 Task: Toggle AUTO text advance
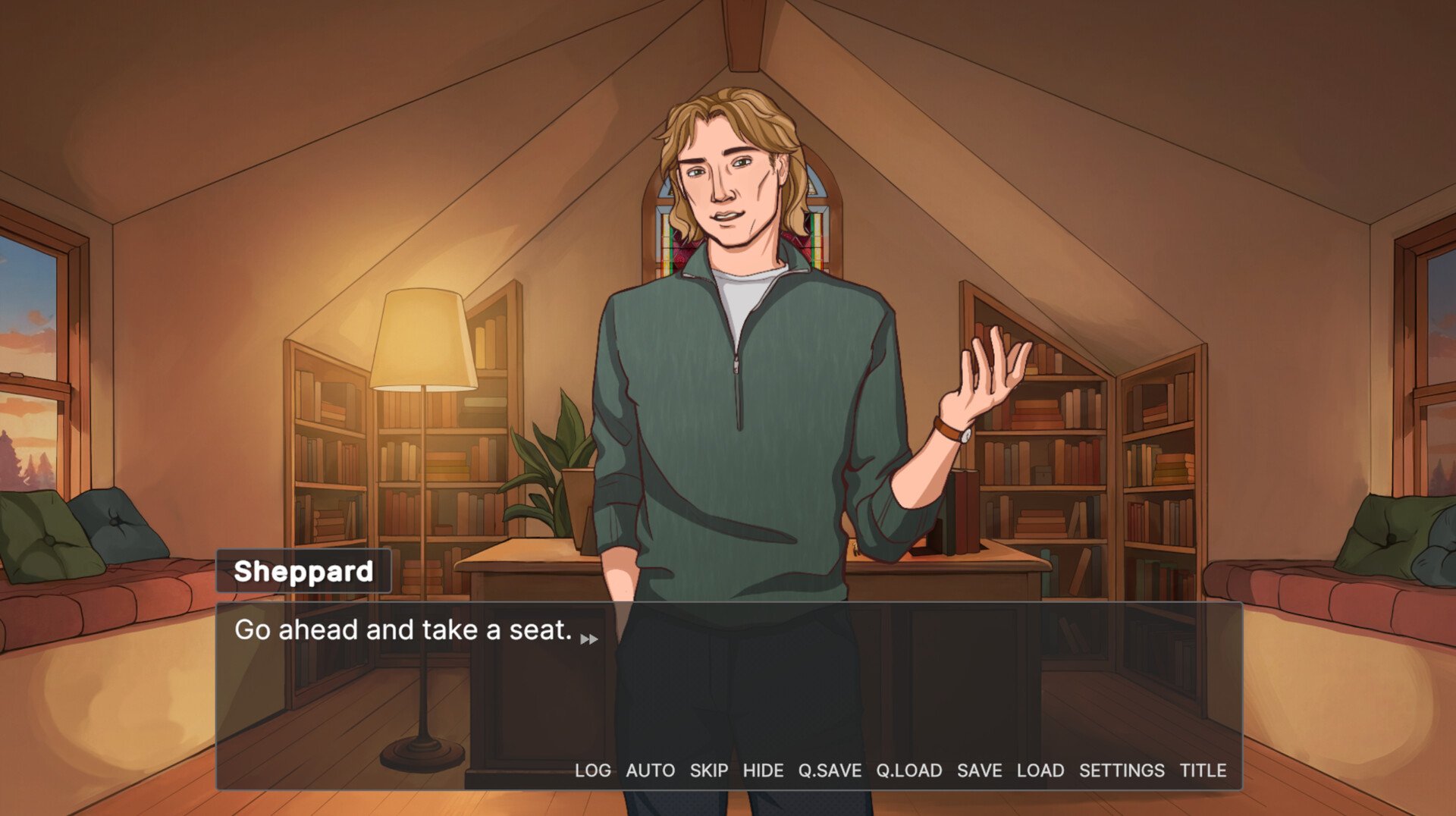650,770
